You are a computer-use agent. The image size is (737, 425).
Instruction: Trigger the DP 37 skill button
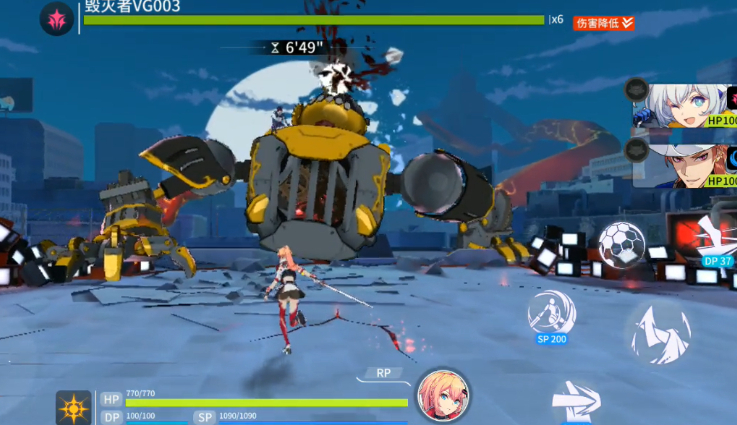click(x=715, y=238)
